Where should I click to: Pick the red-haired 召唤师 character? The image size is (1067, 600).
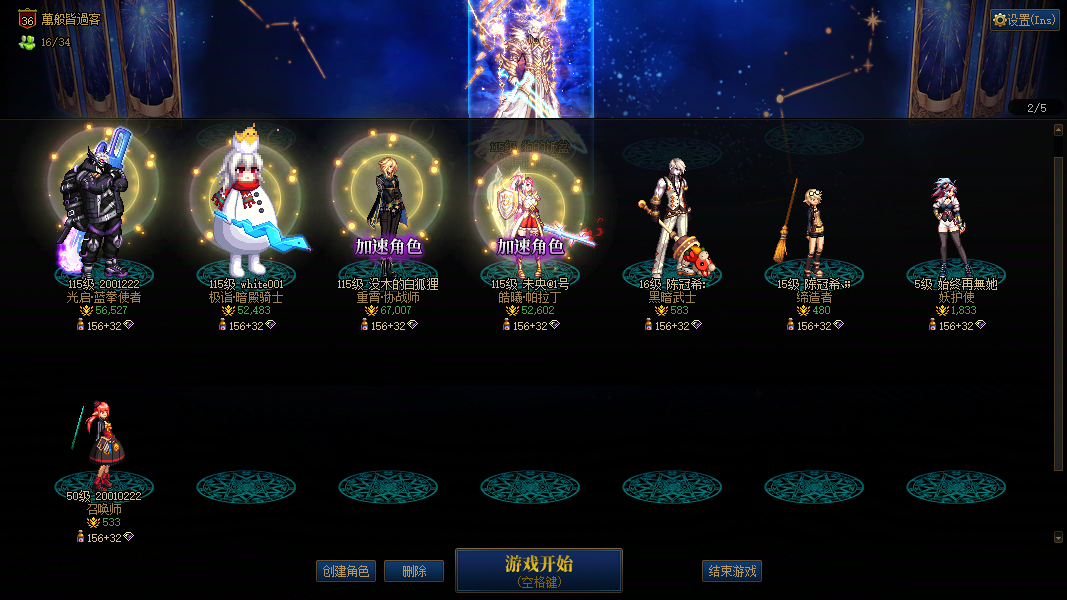[102, 445]
